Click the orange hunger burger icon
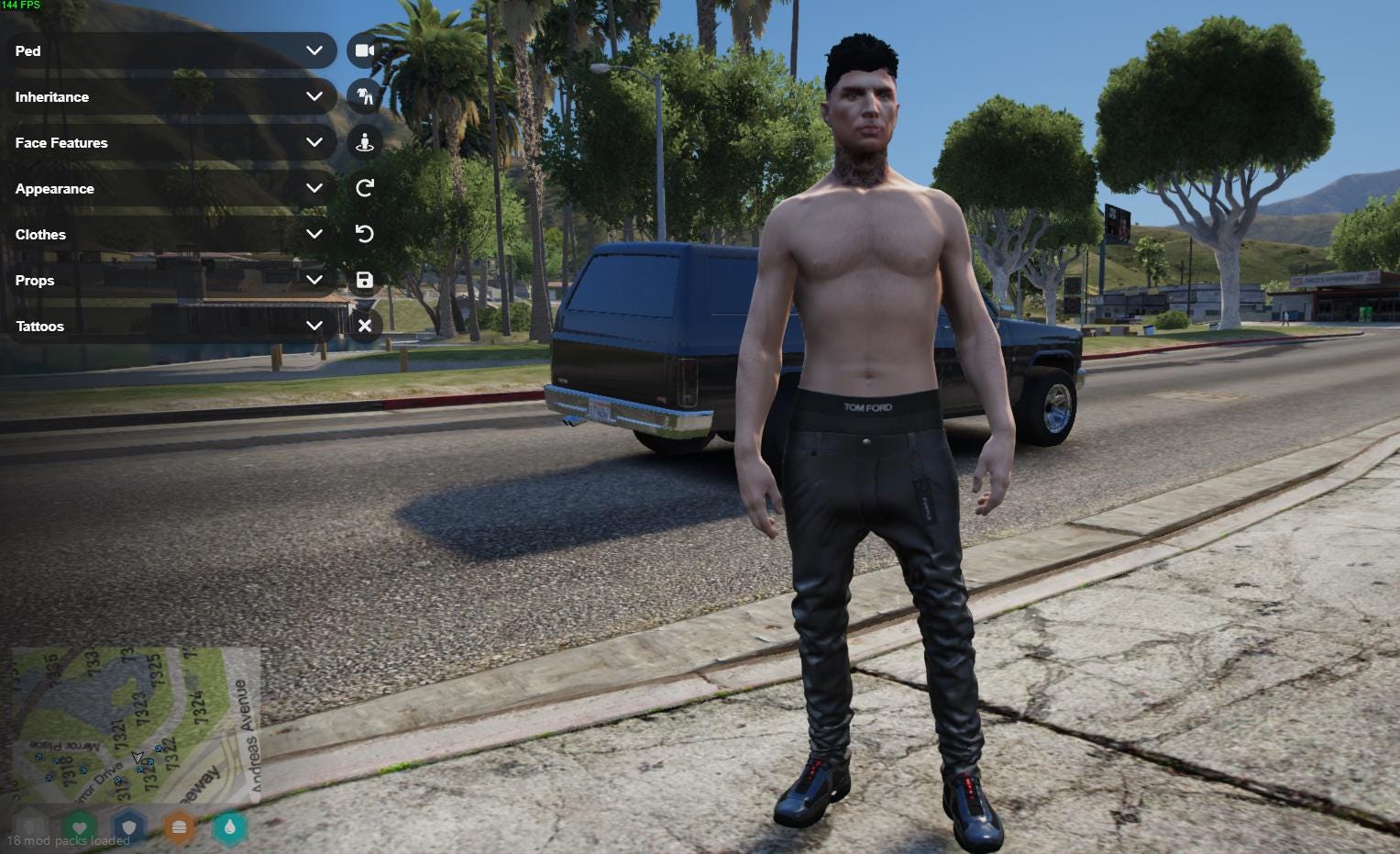Screen dimensions: 1400x854 pyautogui.click(x=179, y=827)
